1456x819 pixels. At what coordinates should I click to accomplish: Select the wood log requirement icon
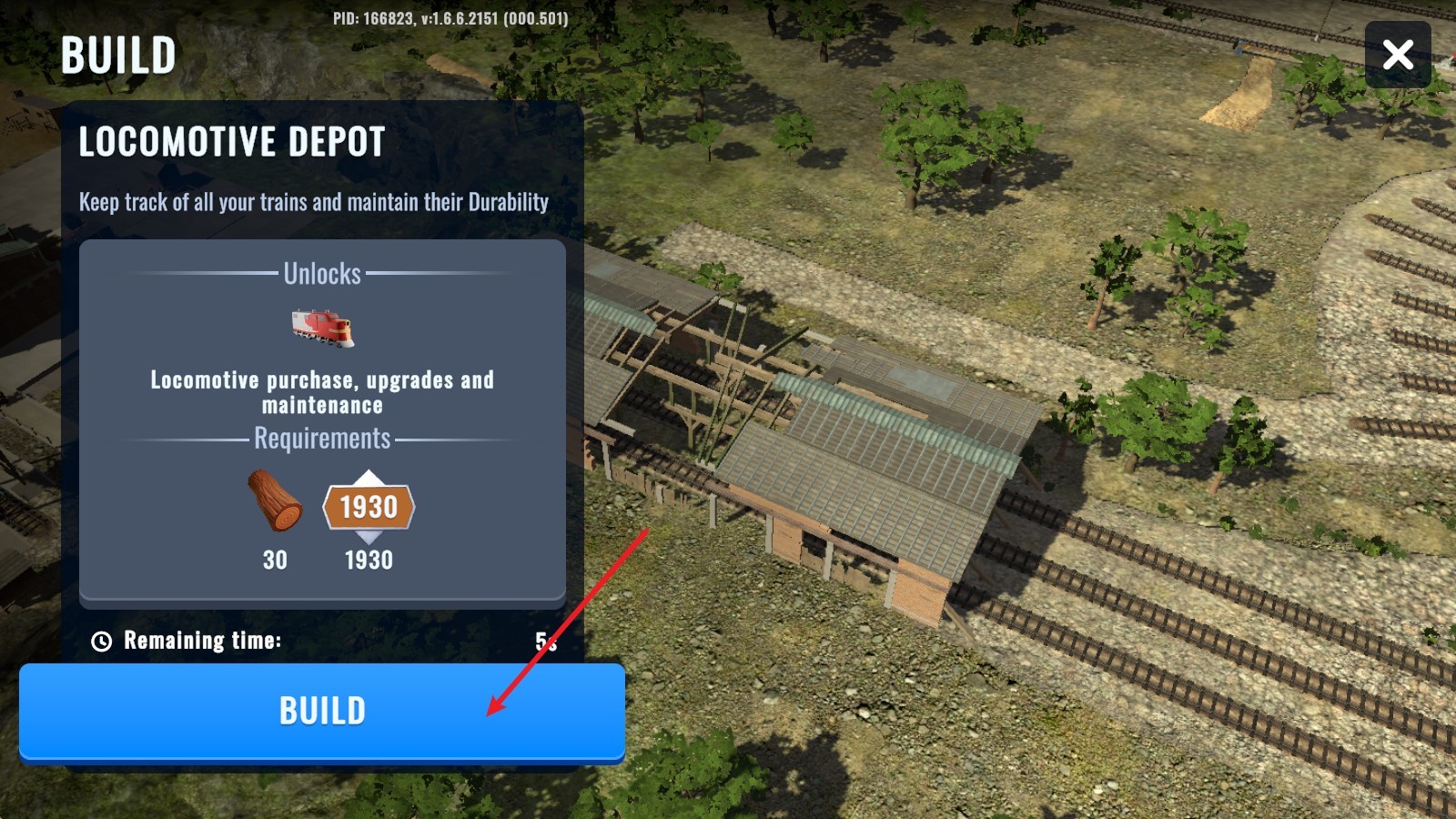click(274, 500)
